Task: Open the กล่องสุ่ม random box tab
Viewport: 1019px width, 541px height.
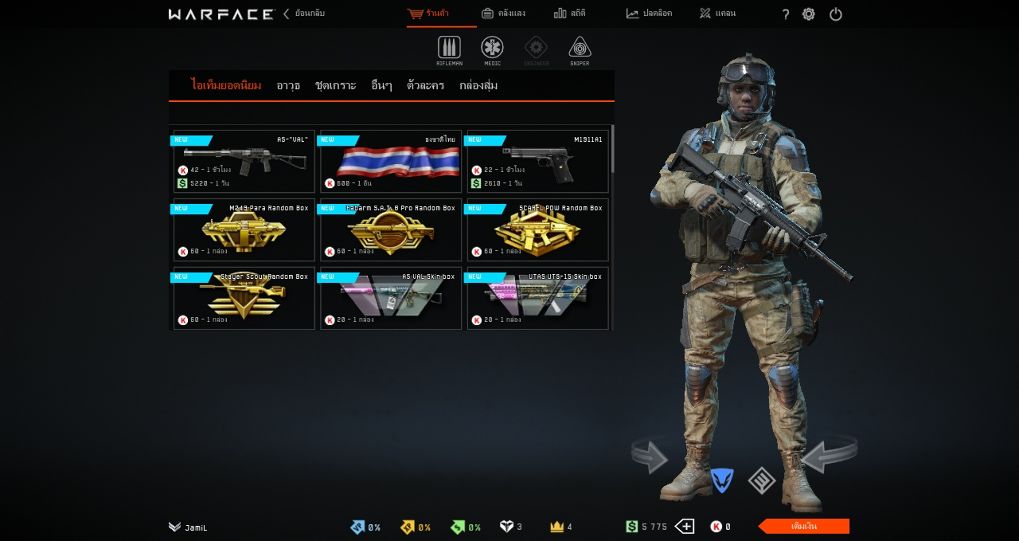Action: point(478,86)
